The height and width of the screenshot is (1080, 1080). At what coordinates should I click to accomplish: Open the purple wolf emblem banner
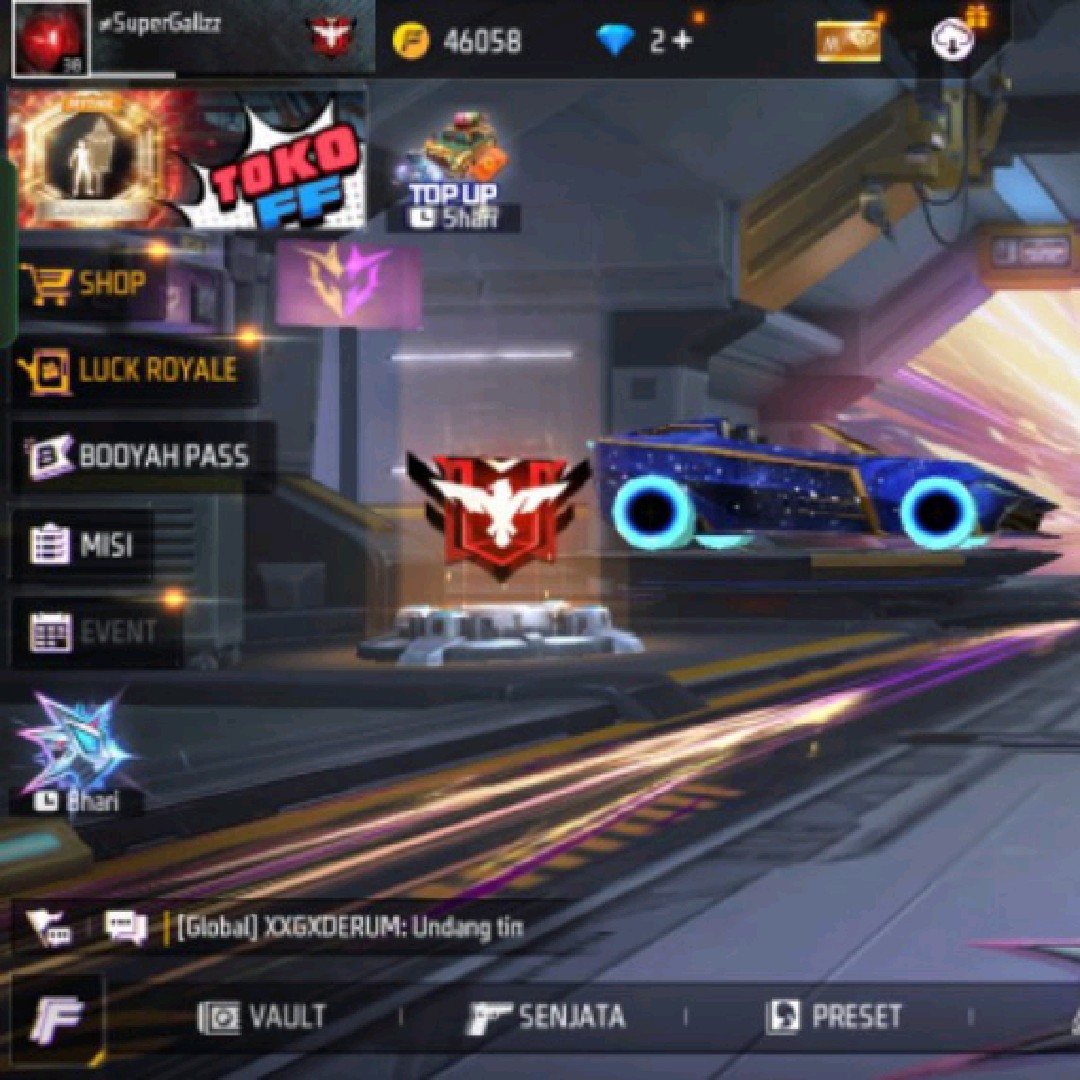[348, 283]
